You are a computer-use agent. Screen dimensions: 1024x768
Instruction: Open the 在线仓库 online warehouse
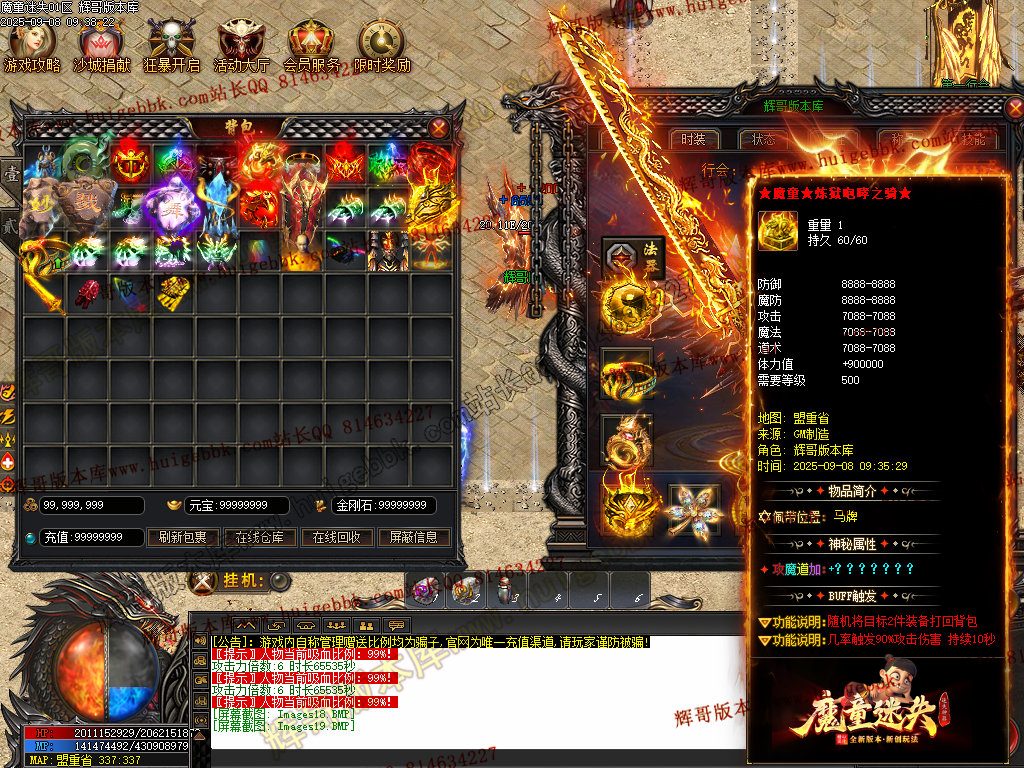[260, 537]
